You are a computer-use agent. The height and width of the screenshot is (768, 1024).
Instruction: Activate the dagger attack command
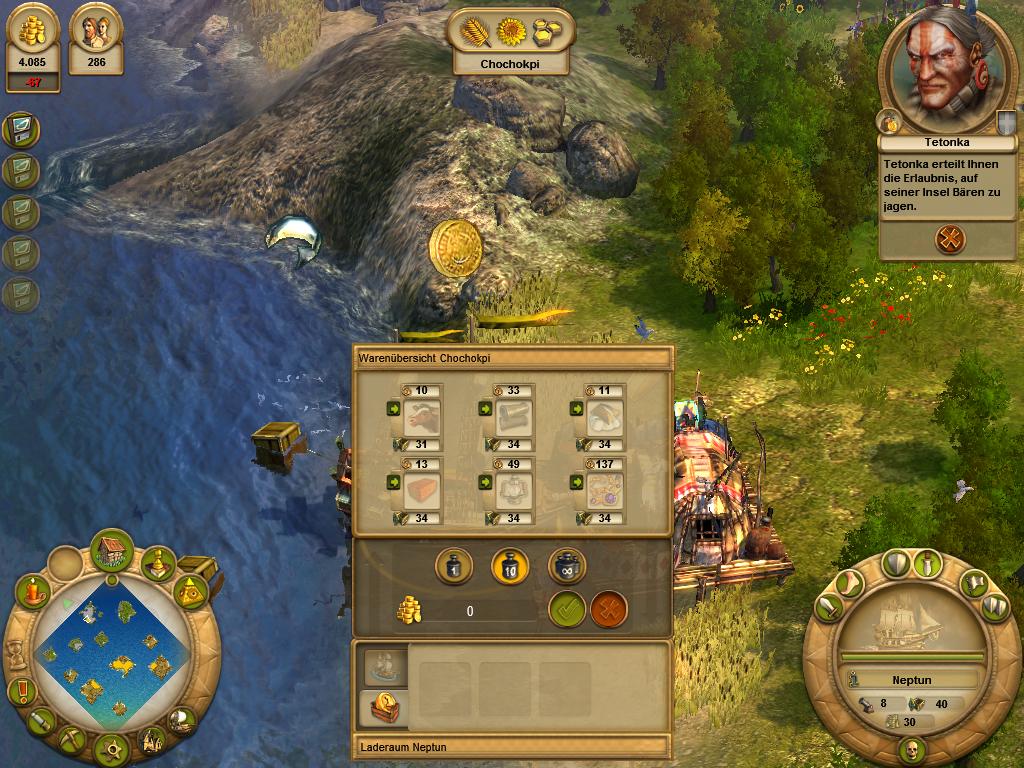[x=929, y=563]
